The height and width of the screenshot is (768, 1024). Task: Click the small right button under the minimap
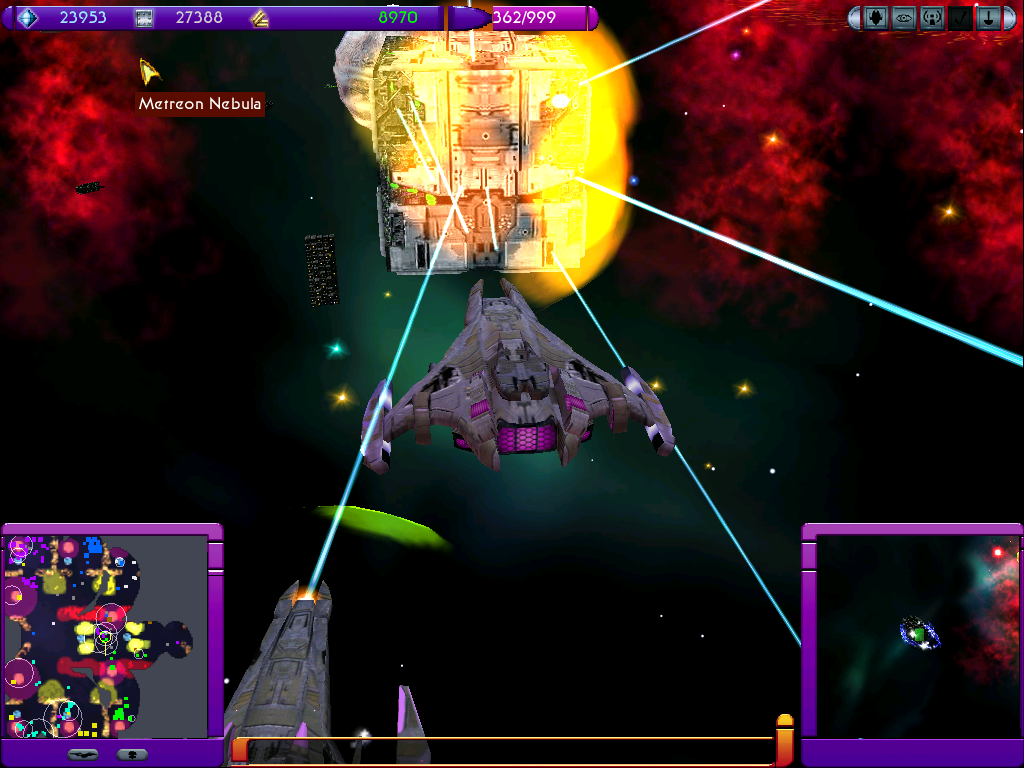[132, 754]
